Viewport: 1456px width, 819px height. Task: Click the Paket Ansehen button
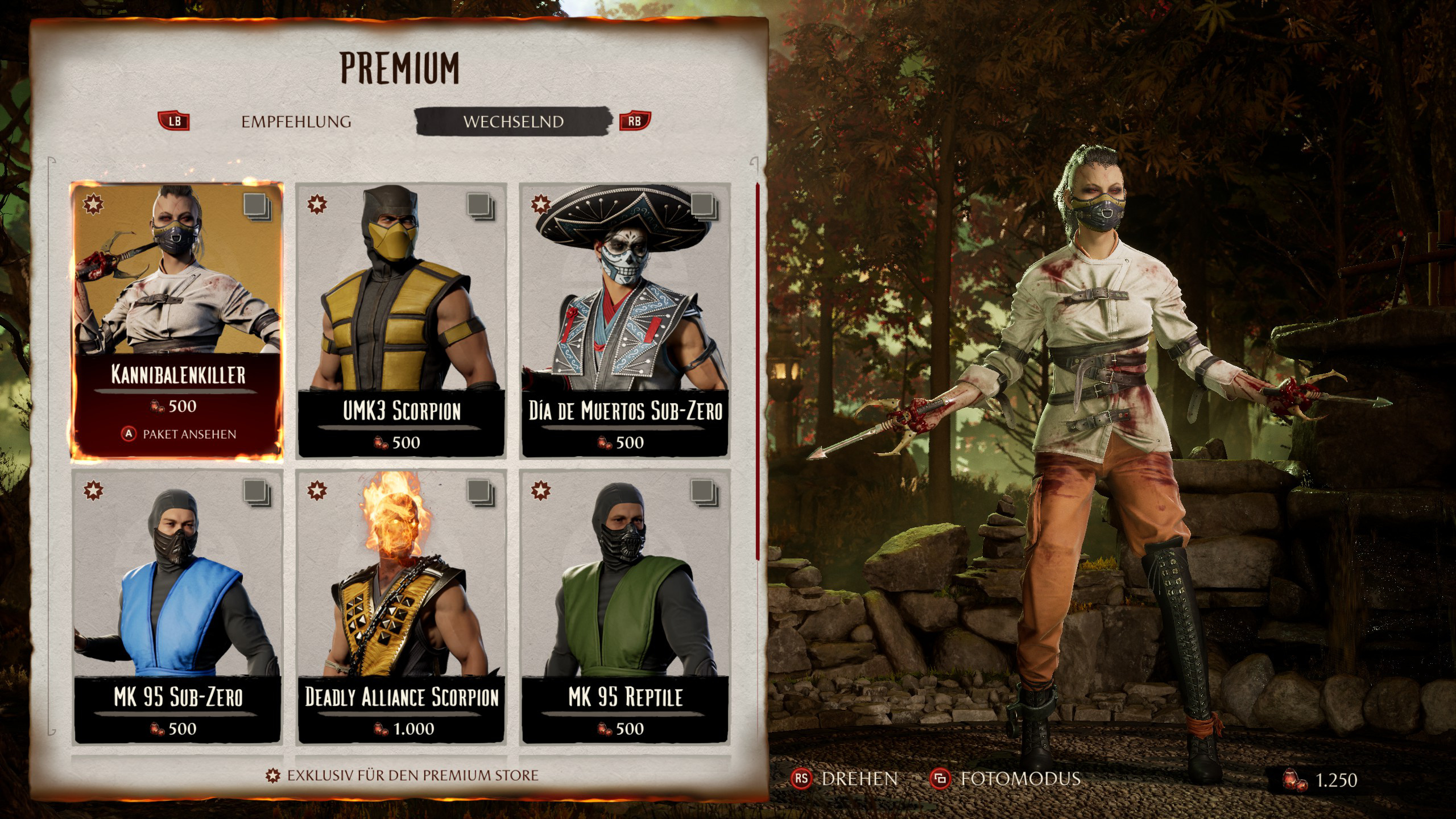[180, 435]
